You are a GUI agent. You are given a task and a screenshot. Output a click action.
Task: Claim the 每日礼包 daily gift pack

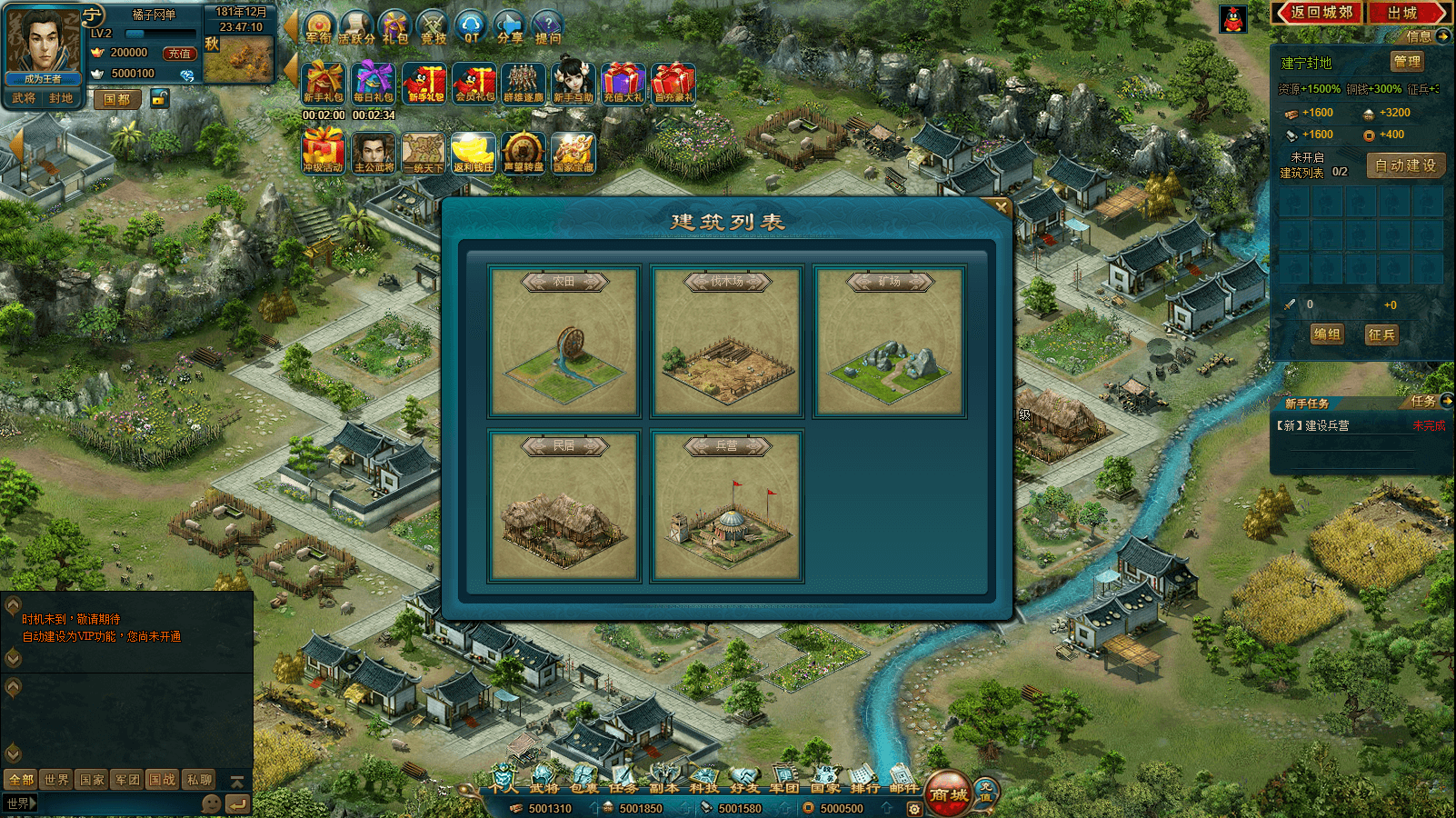click(x=374, y=82)
